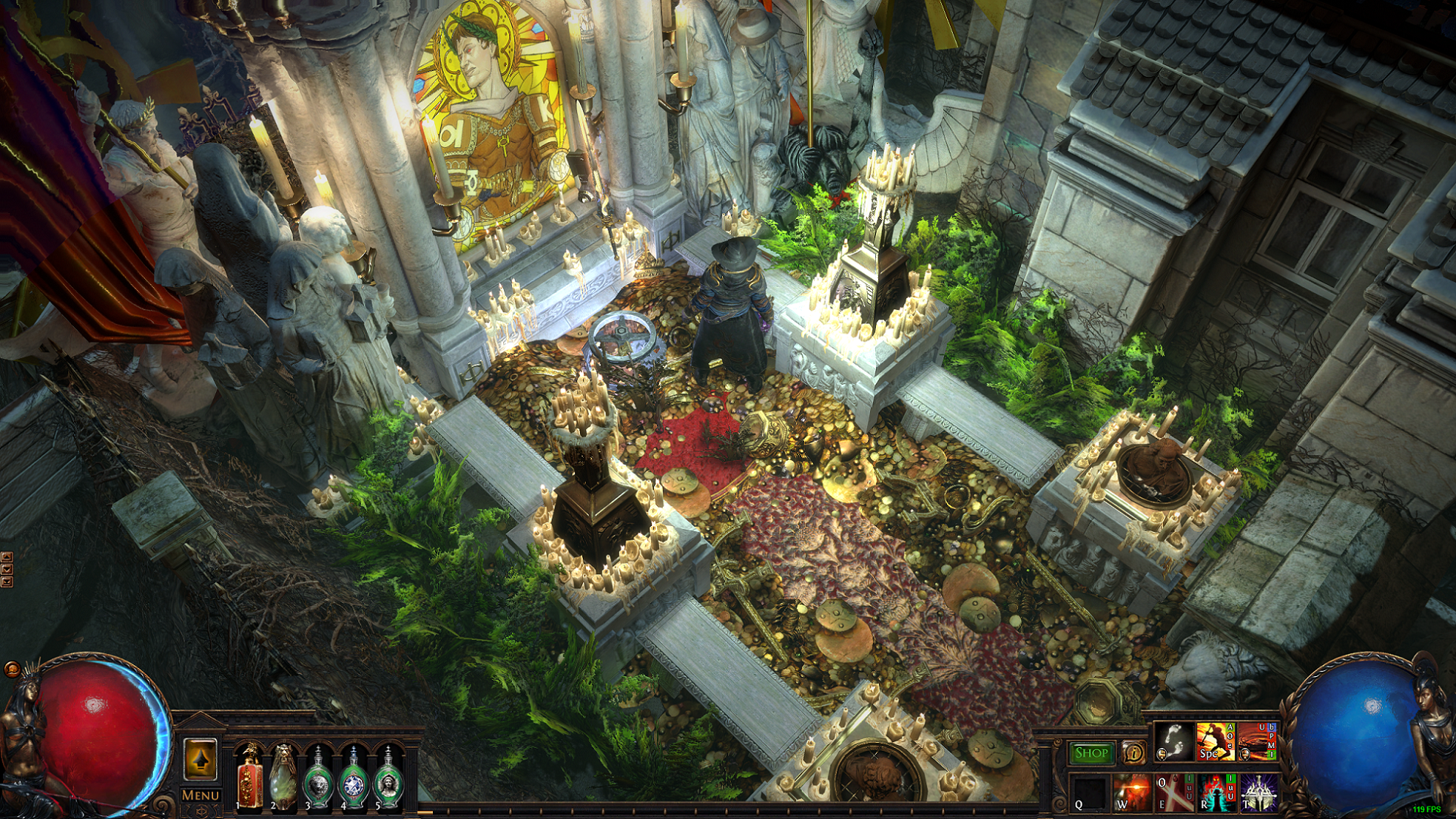Click the small up-arrow button at left edge

(x=7, y=557)
